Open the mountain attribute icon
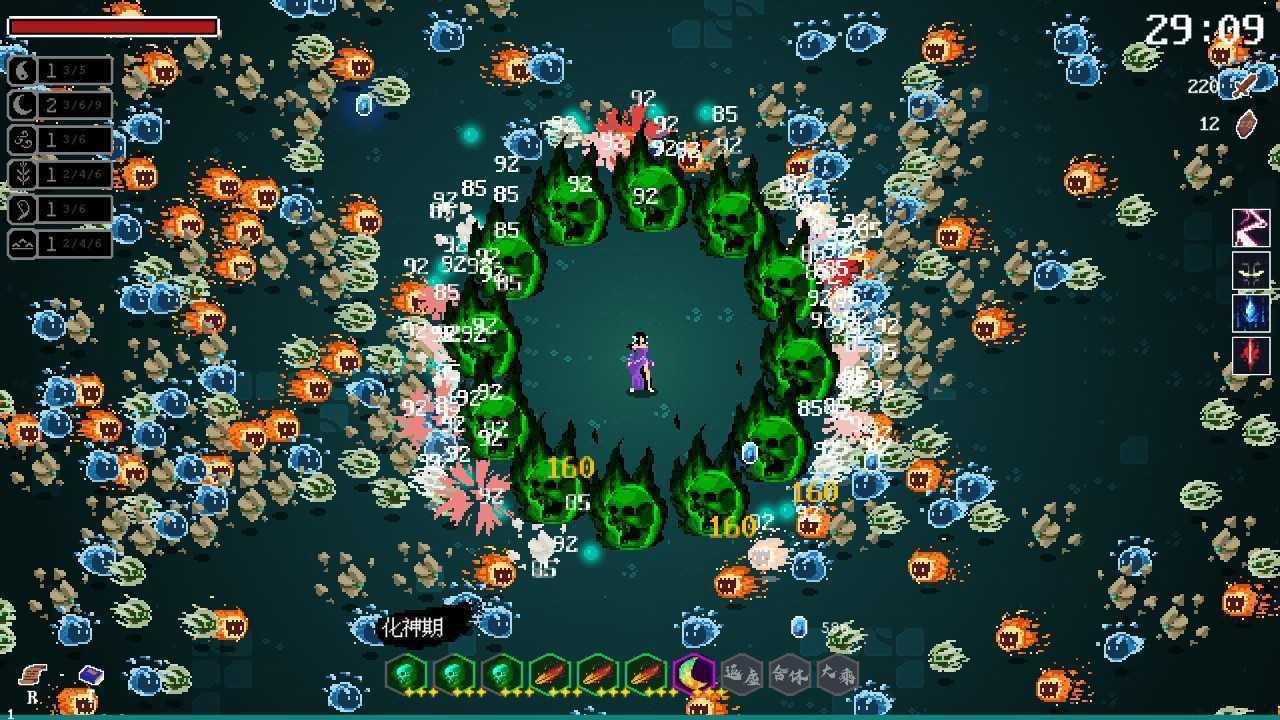The height and width of the screenshot is (720, 1280). [23, 243]
